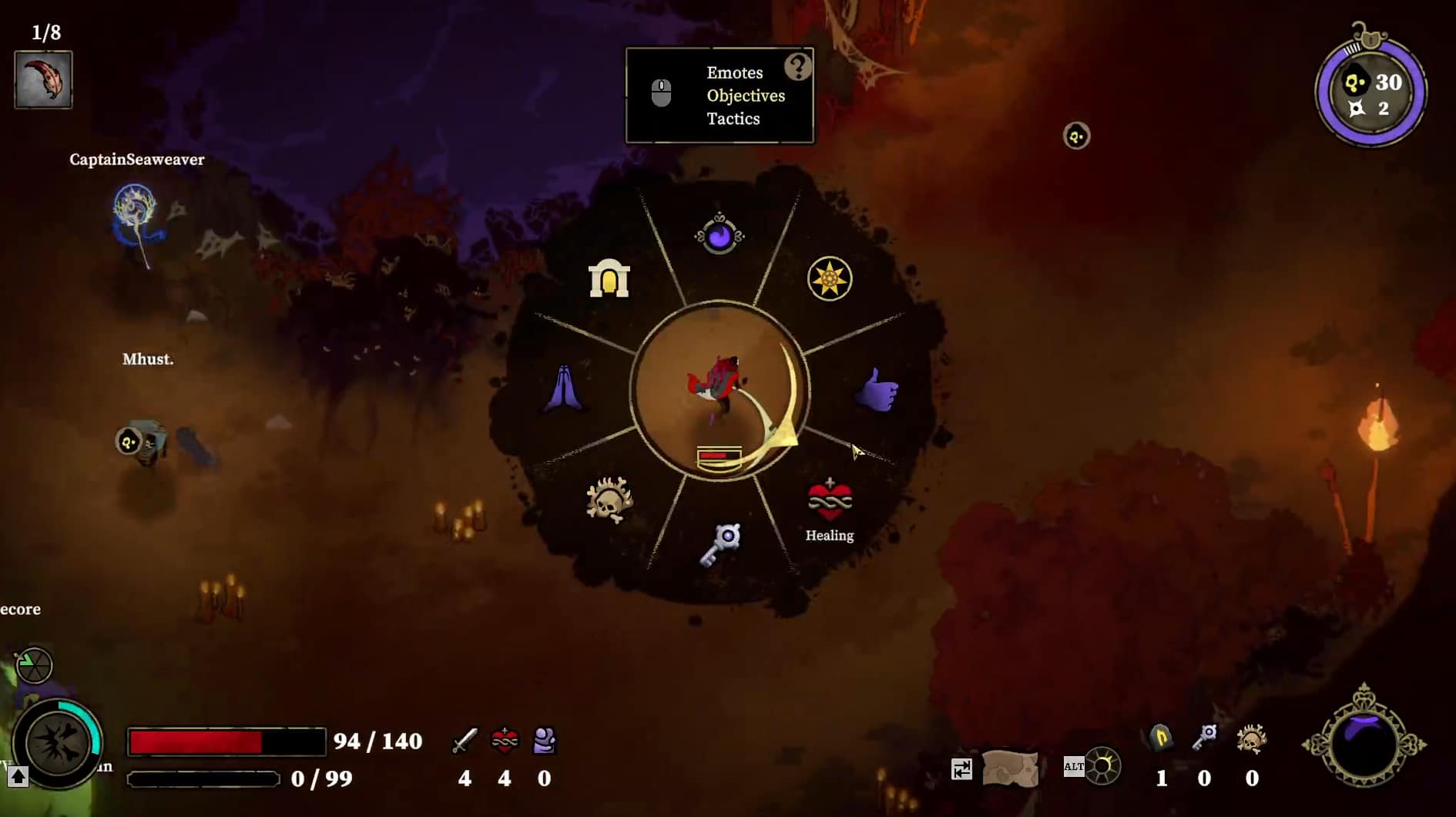This screenshot has height=817, width=1456.
Task: Open the question mark help button
Action: tap(797, 67)
